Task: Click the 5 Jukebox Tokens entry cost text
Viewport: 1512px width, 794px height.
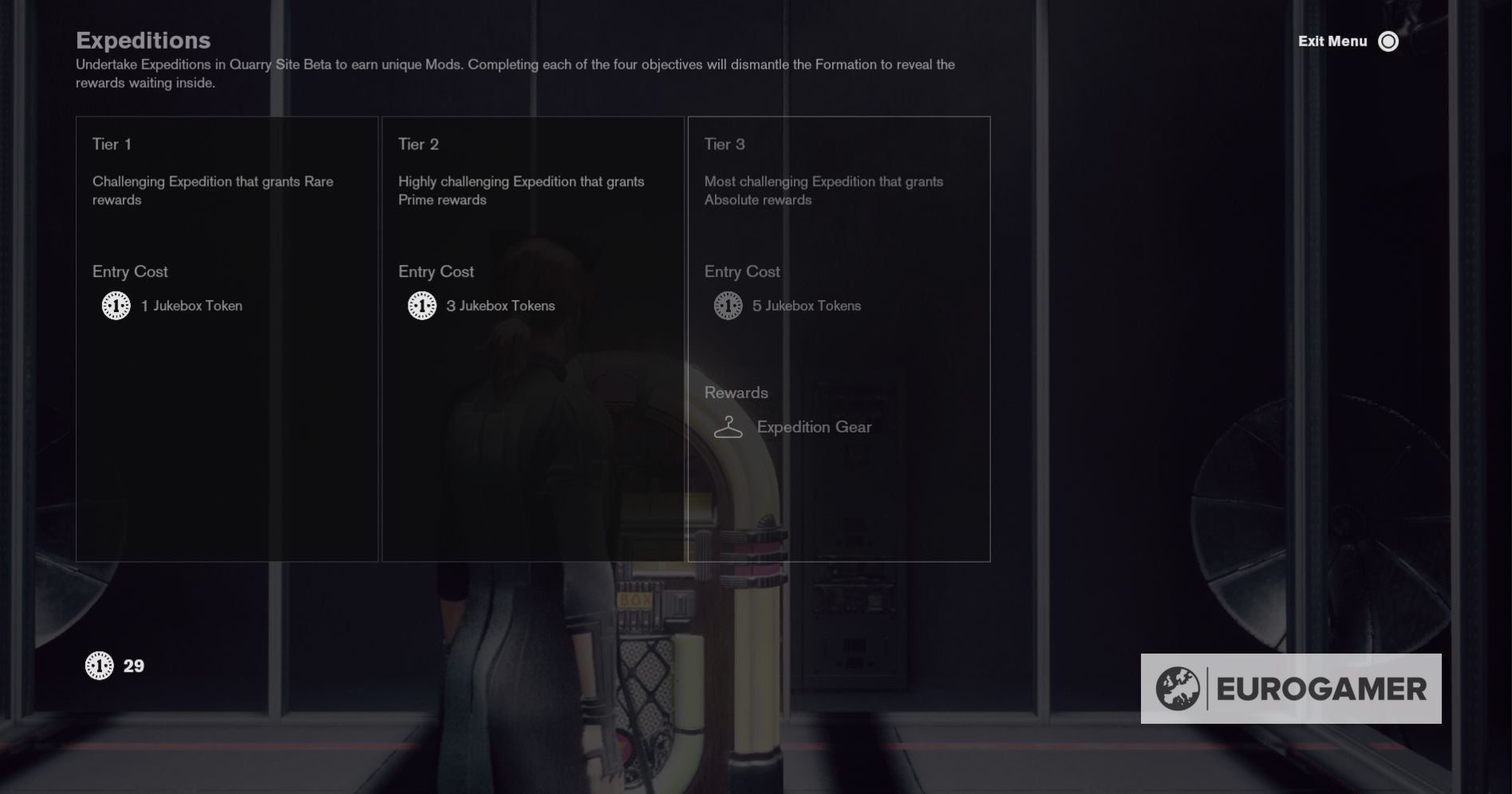Action: tap(807, 306)
